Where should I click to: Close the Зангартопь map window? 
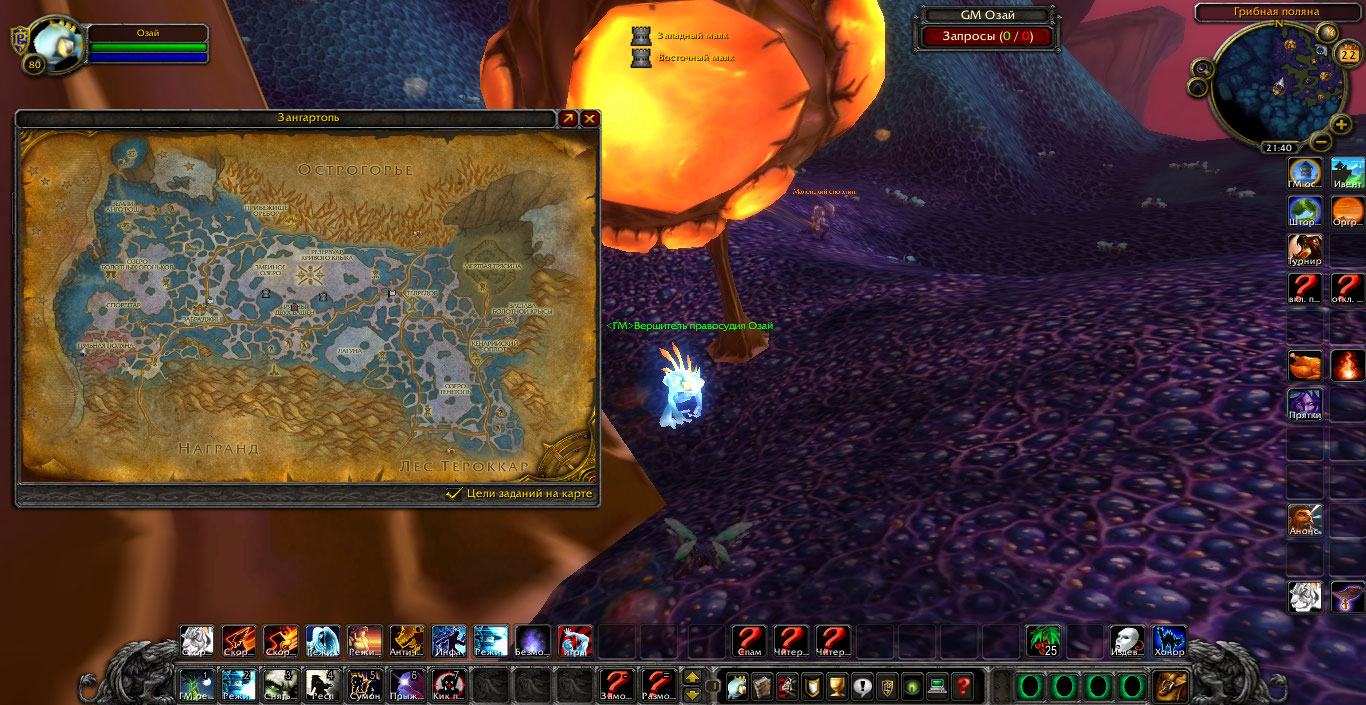pyautogui.click(x=590, y=119)
